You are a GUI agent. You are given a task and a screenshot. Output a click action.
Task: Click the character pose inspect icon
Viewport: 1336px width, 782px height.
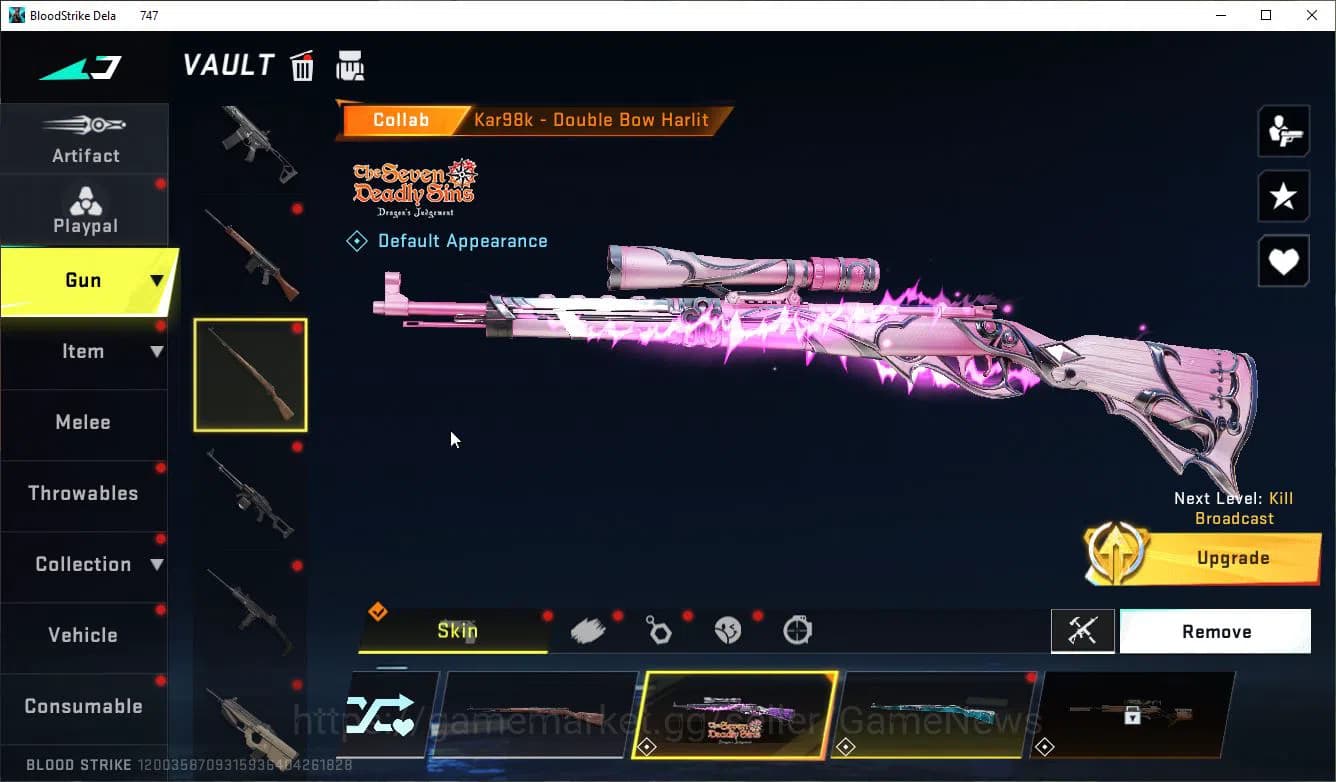[1283, 131]
